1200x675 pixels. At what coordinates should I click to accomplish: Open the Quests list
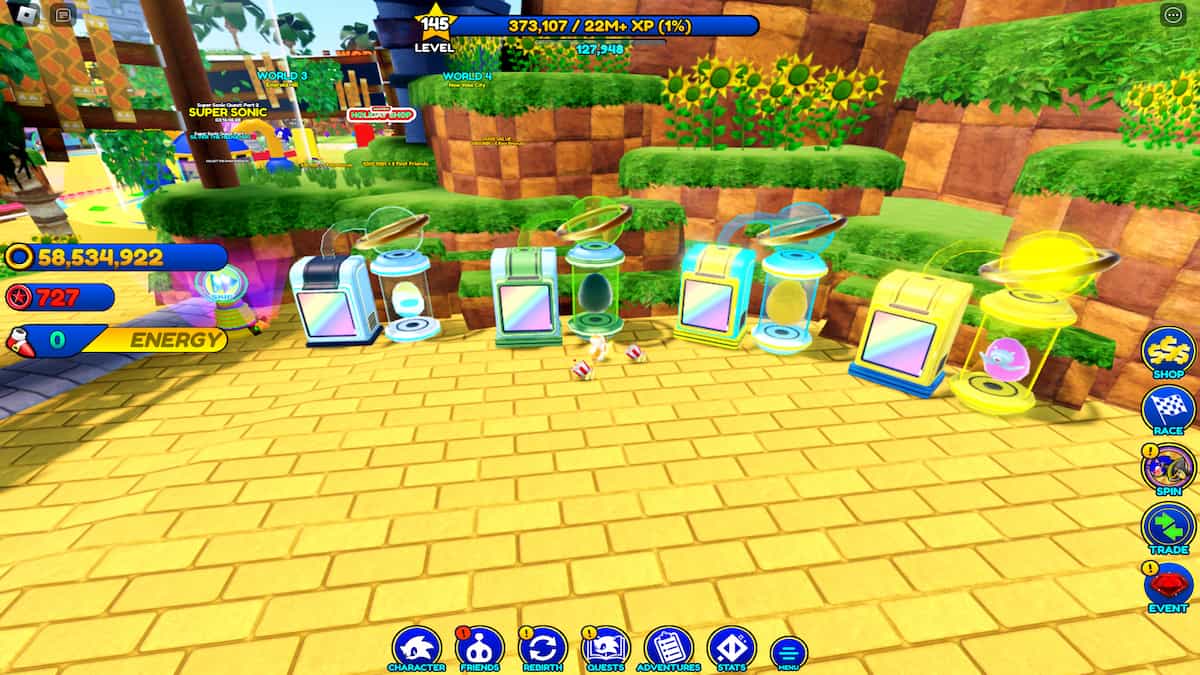[605, 646]
